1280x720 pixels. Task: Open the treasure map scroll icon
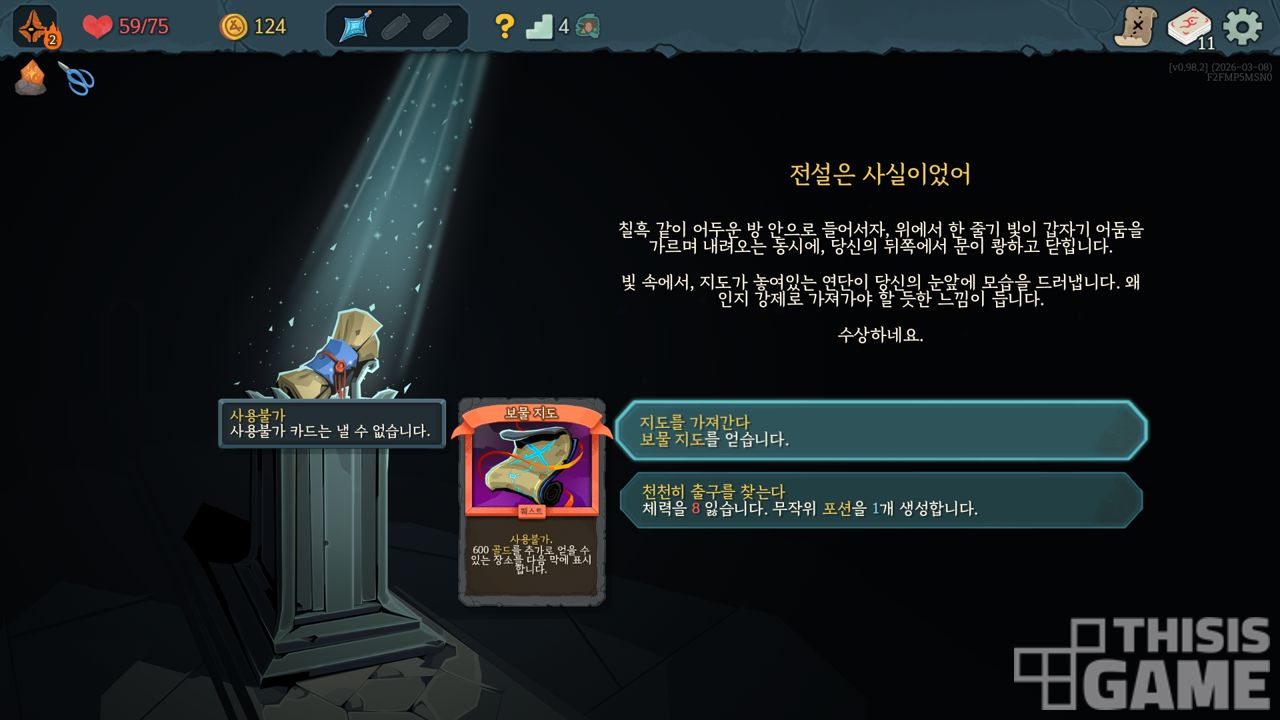click(1136, 27)
